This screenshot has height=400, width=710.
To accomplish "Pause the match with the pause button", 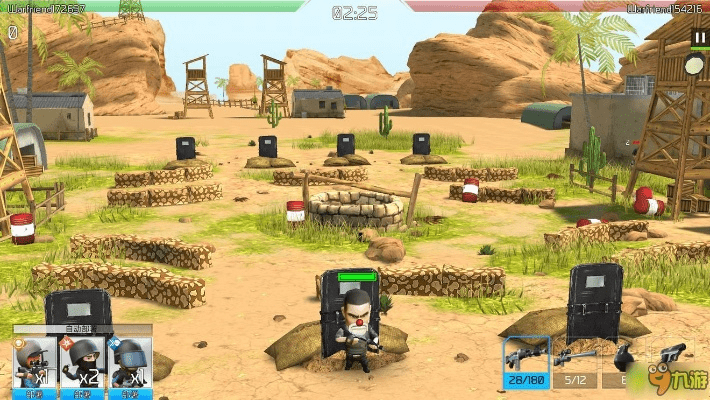I will pos(698,38).
